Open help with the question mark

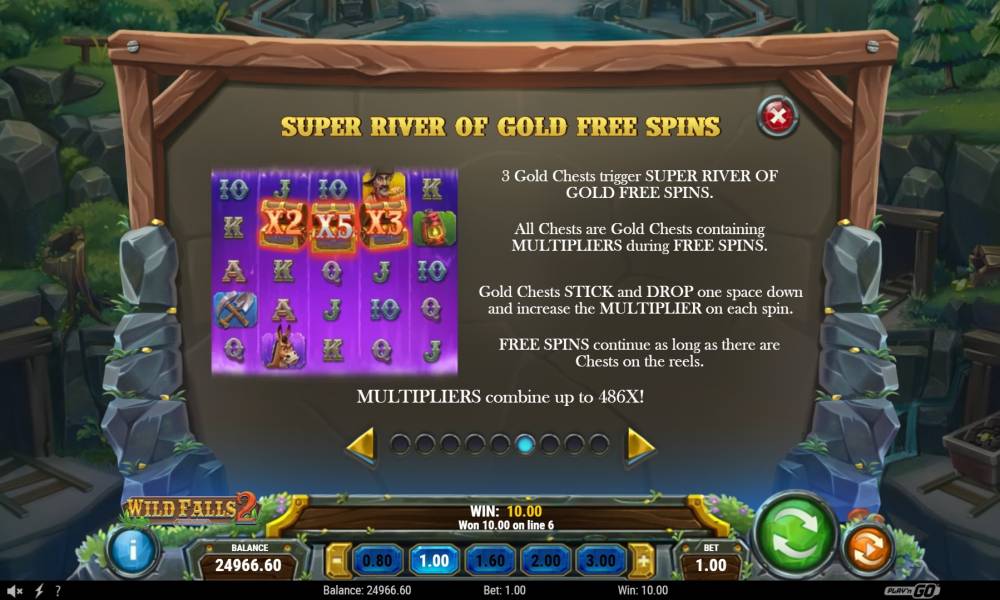click(57, 591)
